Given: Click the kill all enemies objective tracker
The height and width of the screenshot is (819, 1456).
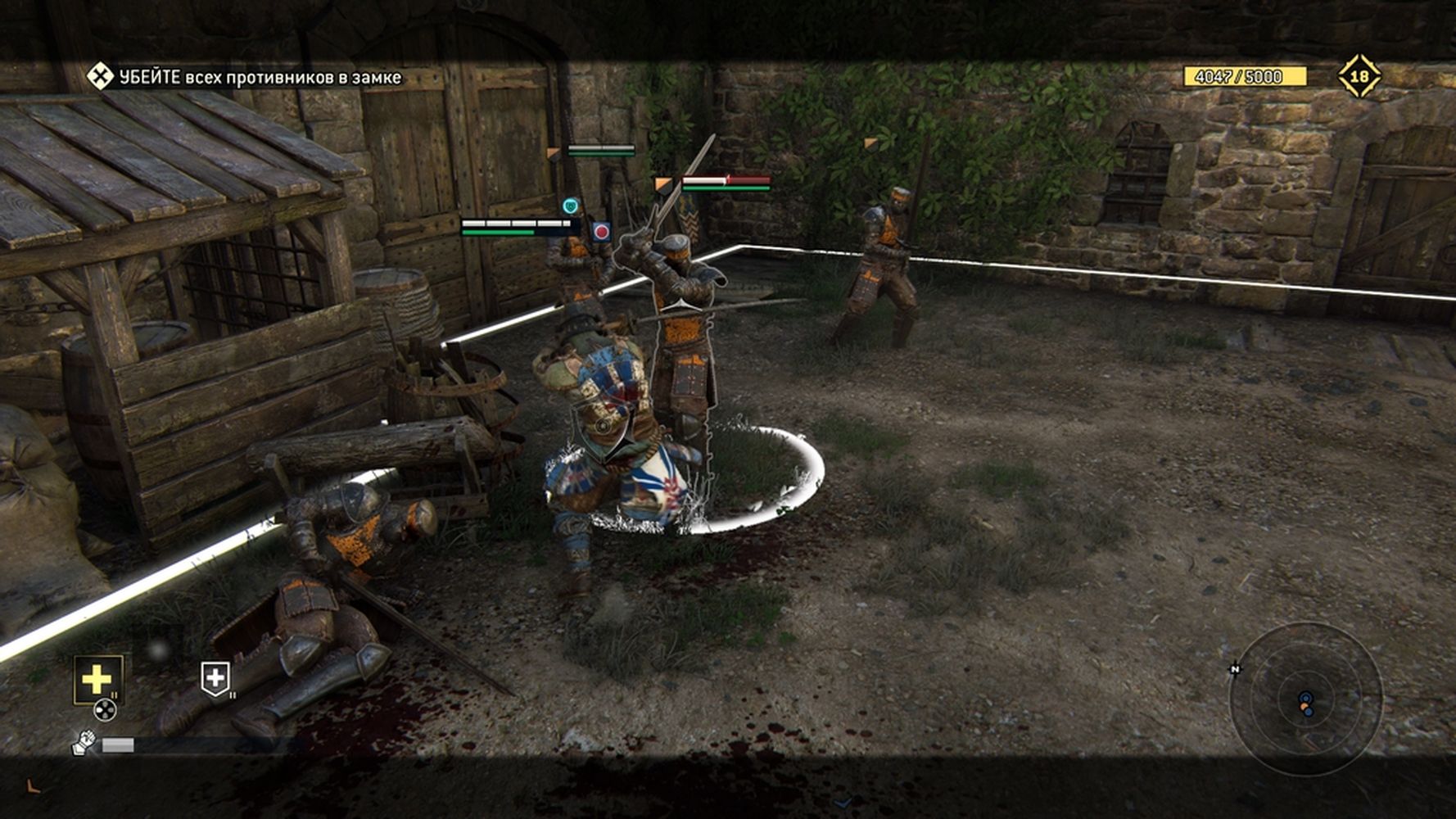Looking at the screenshot, I should click(x=246, y=78).
